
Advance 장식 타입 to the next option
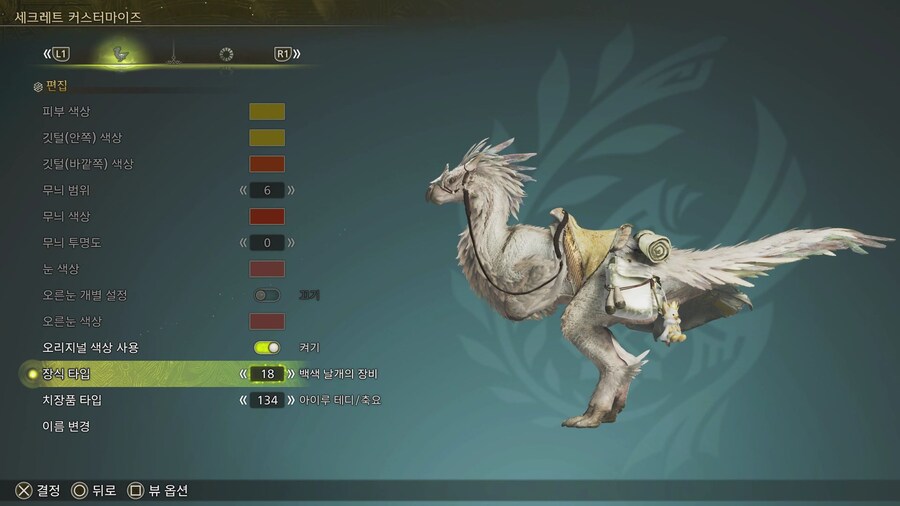pos(291,374)
